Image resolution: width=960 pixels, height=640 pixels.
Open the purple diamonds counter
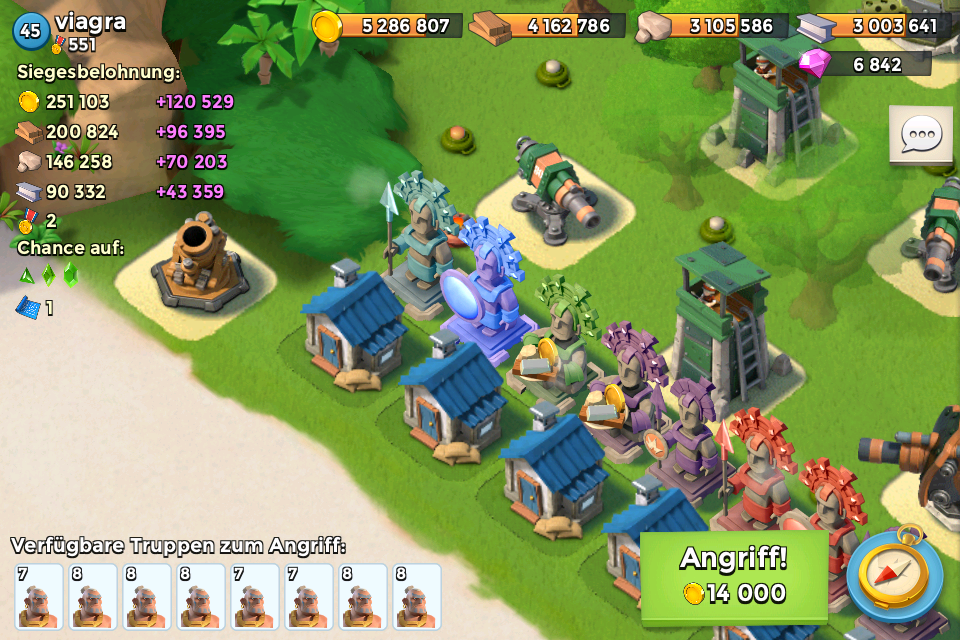coord(865,64)
